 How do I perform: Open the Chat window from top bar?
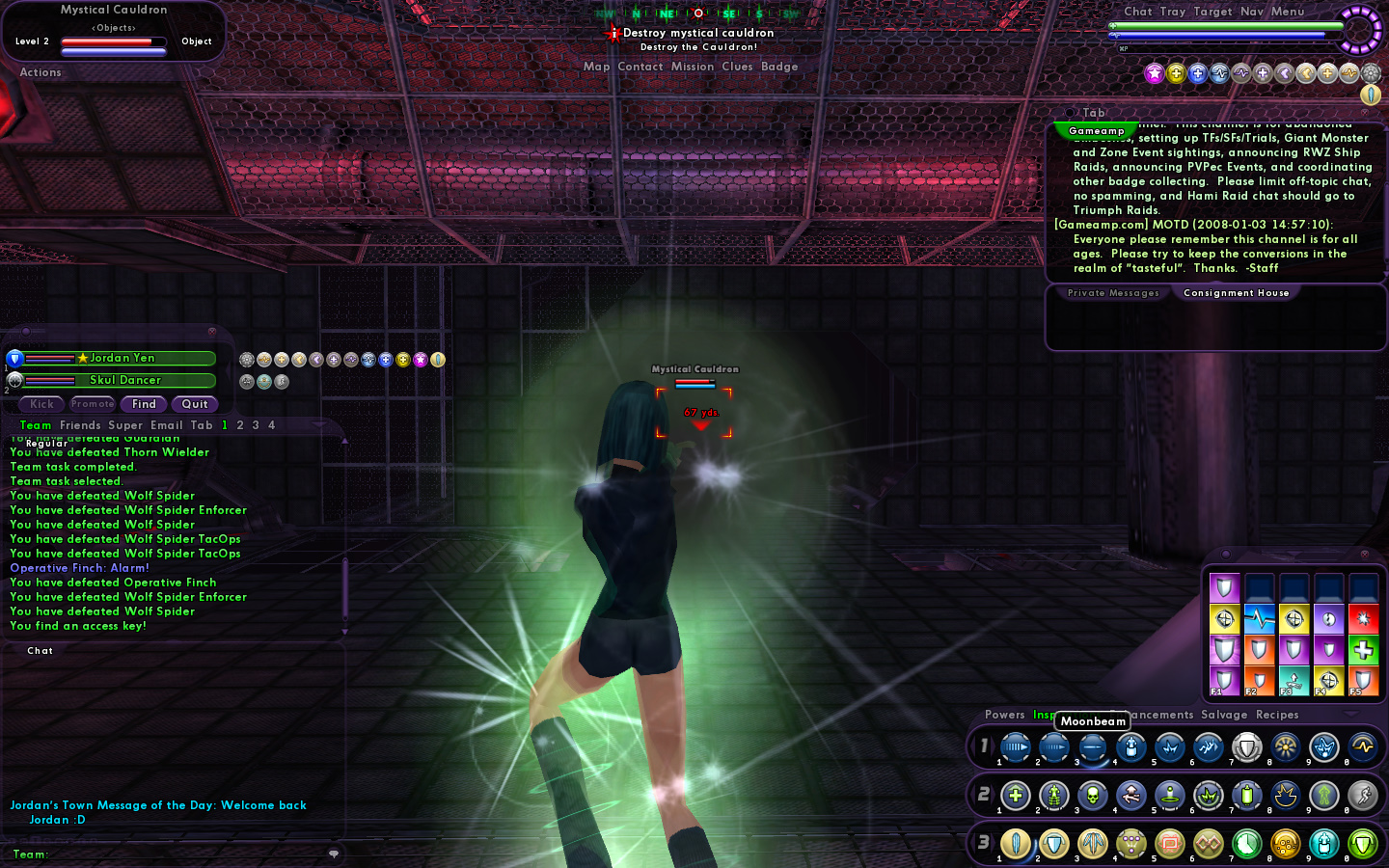click(x=1137, y=12)
